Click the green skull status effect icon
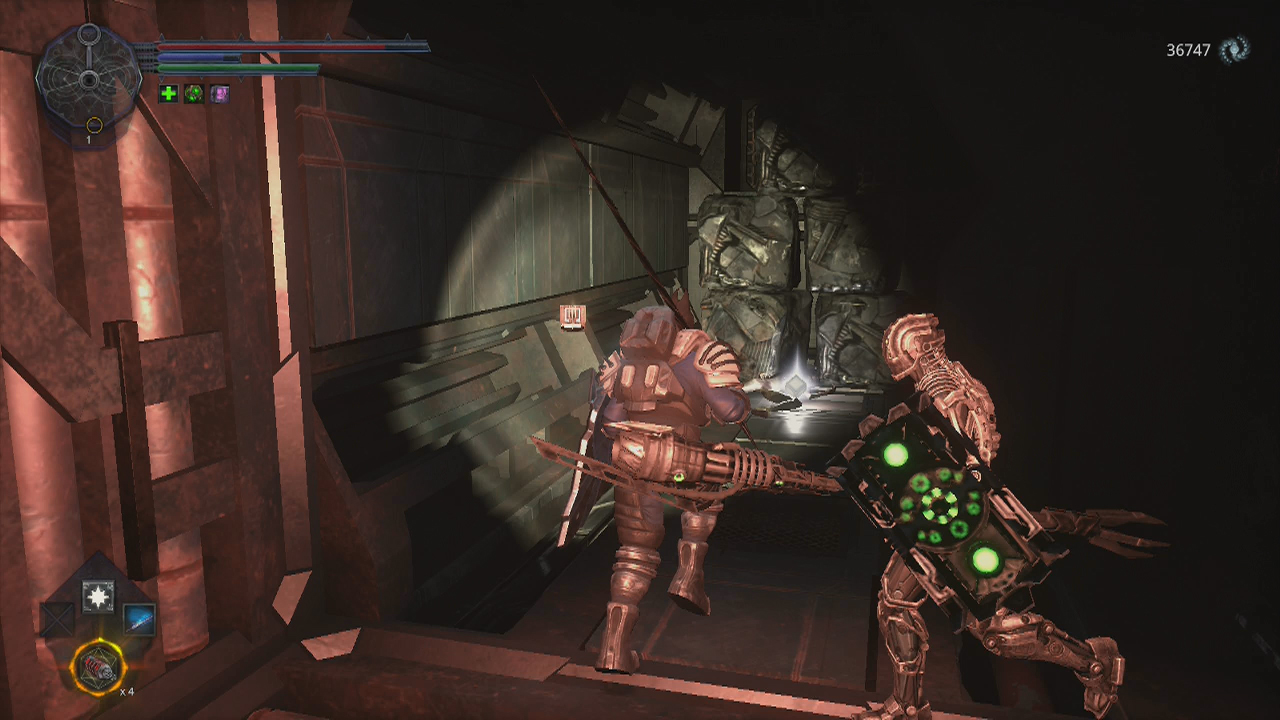Viewport: 1280px width, 720px height. click(195, 93)
